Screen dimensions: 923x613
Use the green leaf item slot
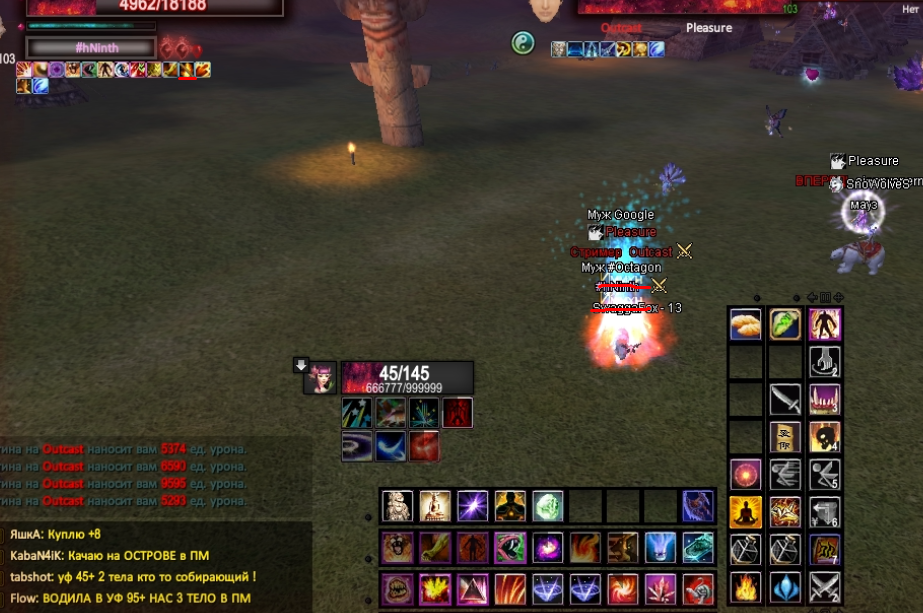pos(784,325)
